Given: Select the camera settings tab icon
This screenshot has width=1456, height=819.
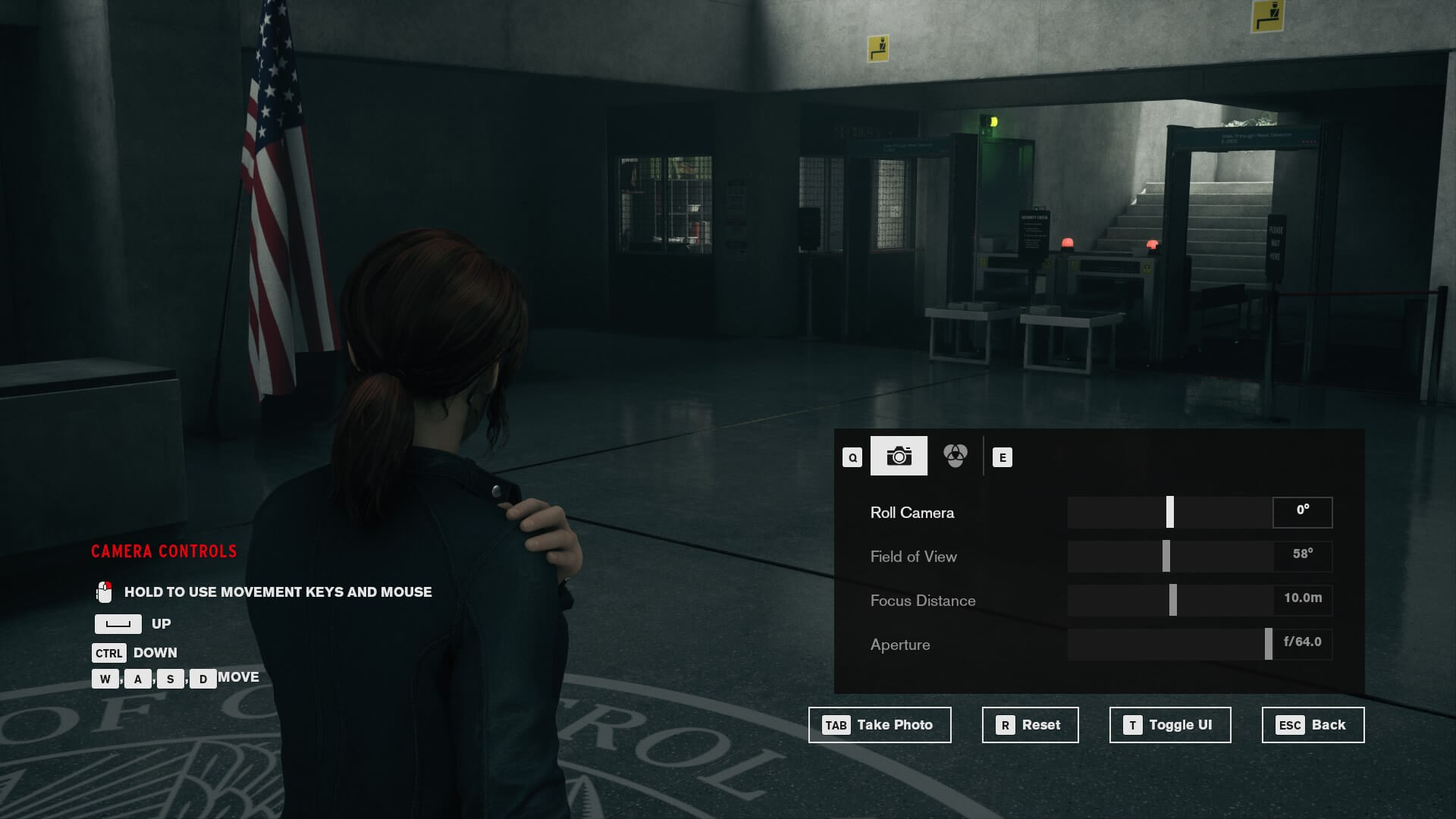Looking at the screenshot, I should tap(899, 456).
